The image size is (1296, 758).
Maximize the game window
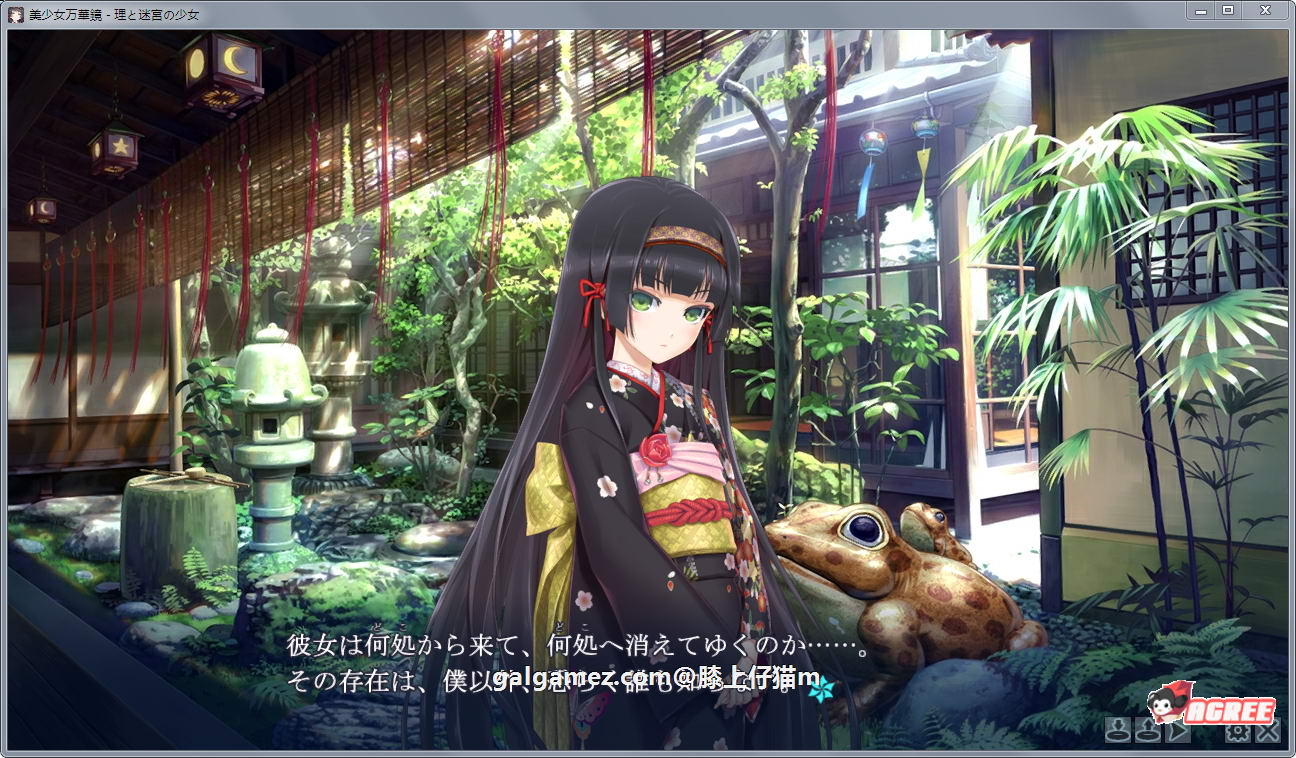[1226, 13]
